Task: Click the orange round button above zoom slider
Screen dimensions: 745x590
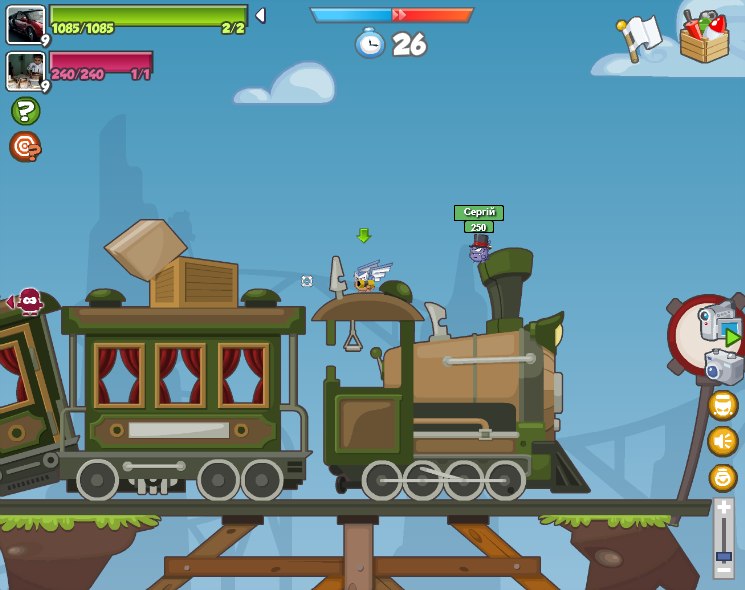Action: tap(722, 477)
